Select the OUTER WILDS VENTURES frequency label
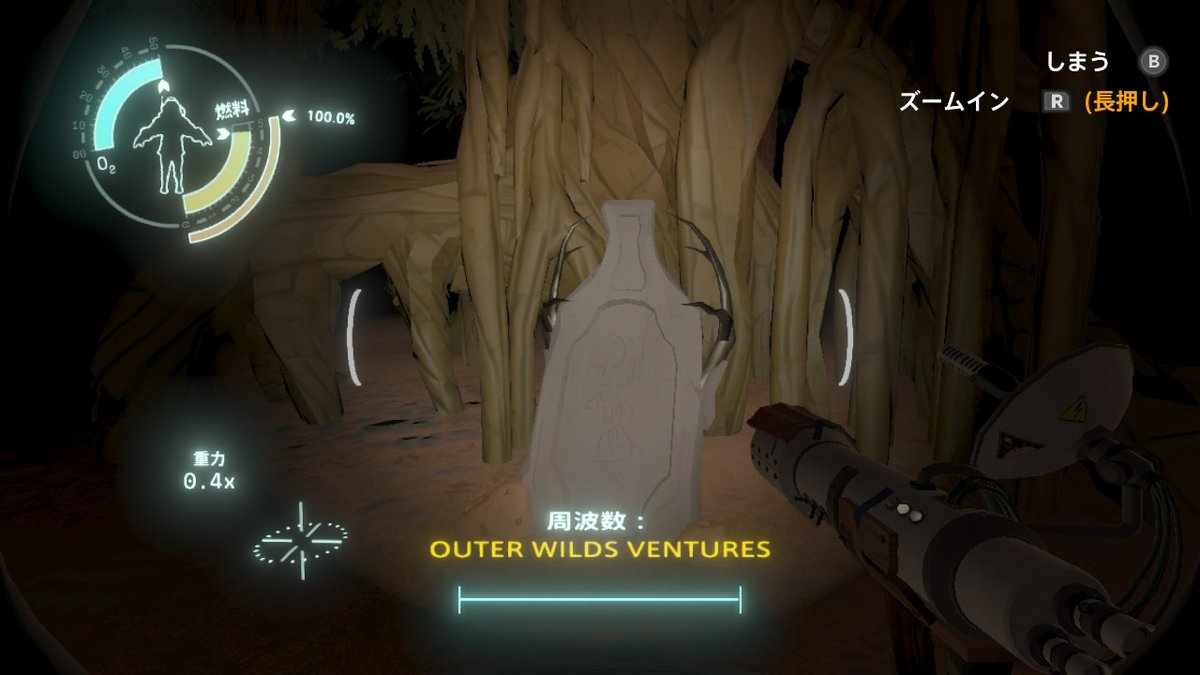 click(x=600, y=549)
